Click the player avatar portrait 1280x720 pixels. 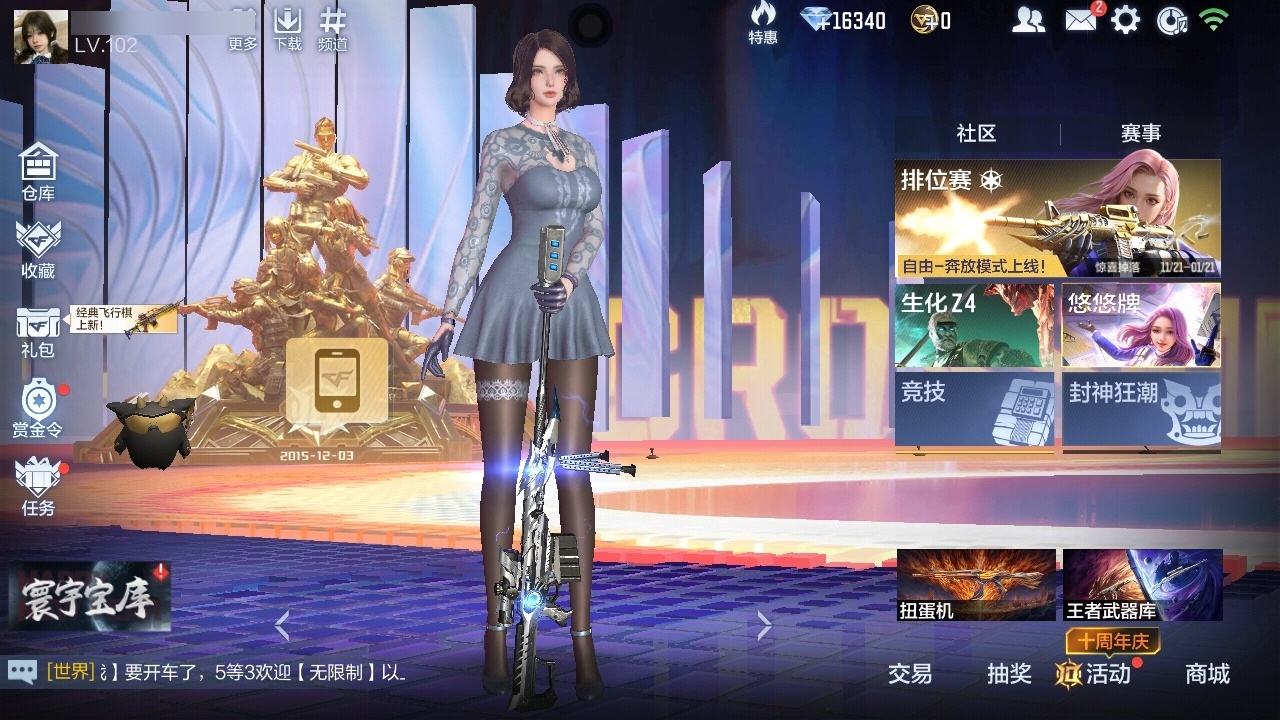coord(41,36)
